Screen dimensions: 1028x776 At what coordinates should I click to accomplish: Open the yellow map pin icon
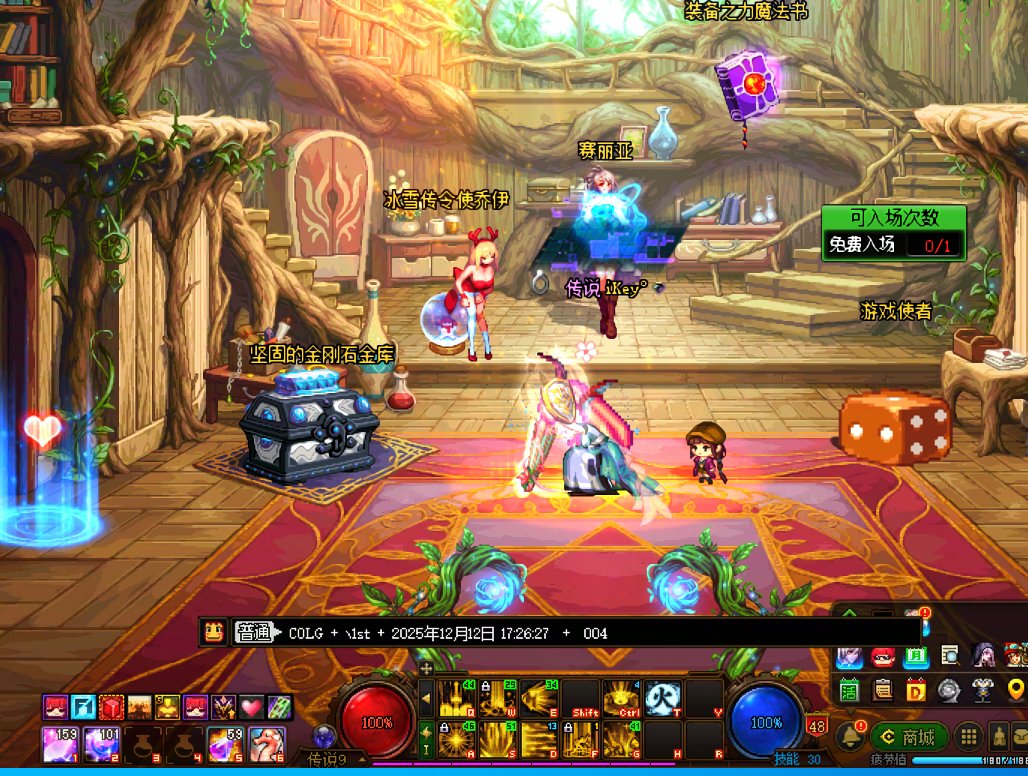[1016, 688]
